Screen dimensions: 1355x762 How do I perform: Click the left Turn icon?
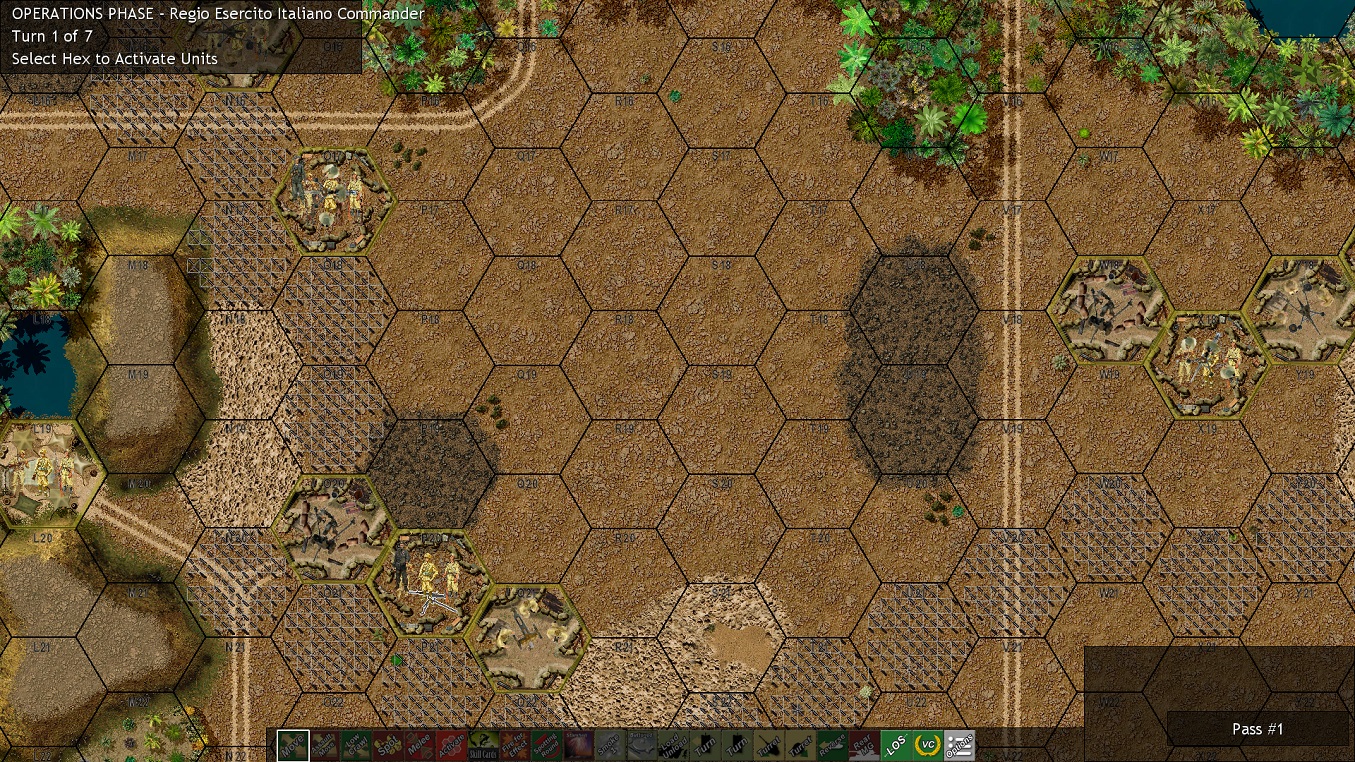(x=708, y=746)
